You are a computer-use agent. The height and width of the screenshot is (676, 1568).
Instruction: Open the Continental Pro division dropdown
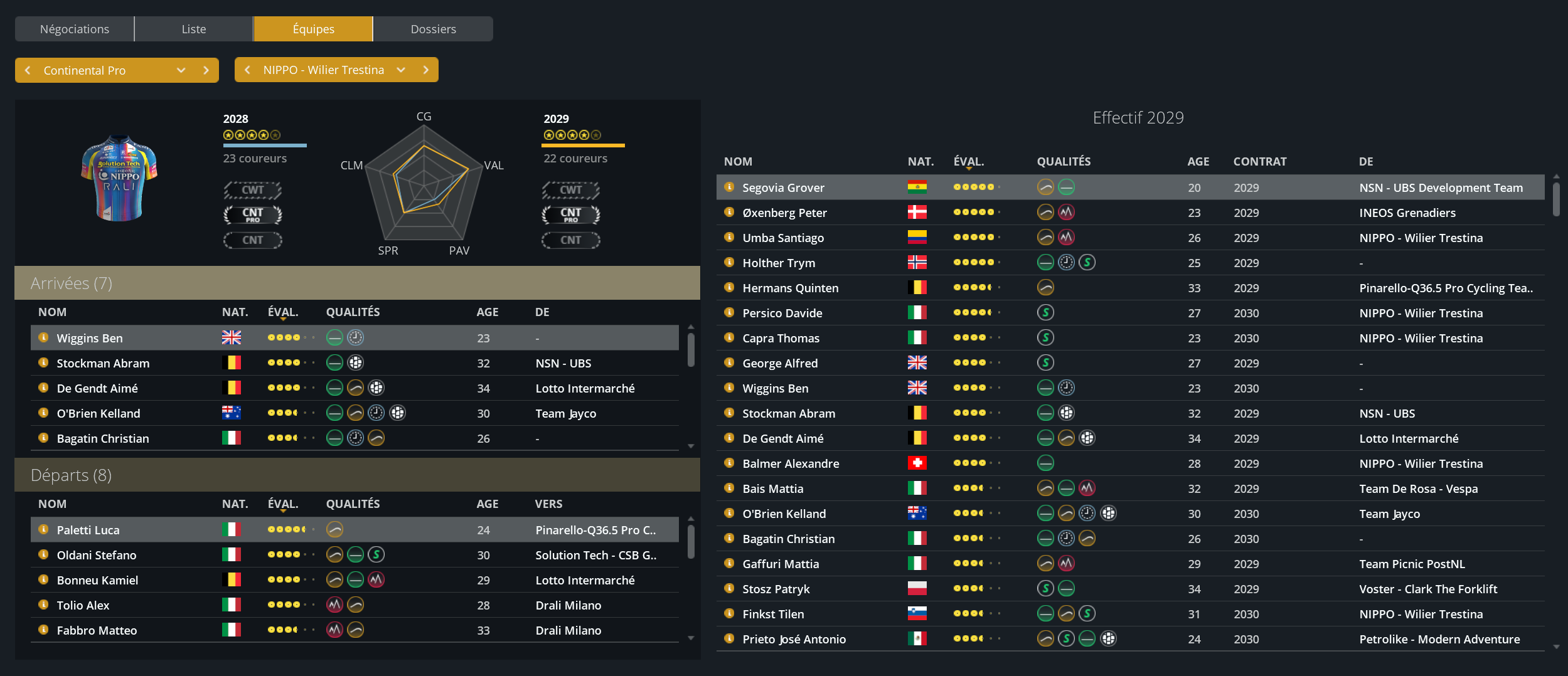[181, 70]
